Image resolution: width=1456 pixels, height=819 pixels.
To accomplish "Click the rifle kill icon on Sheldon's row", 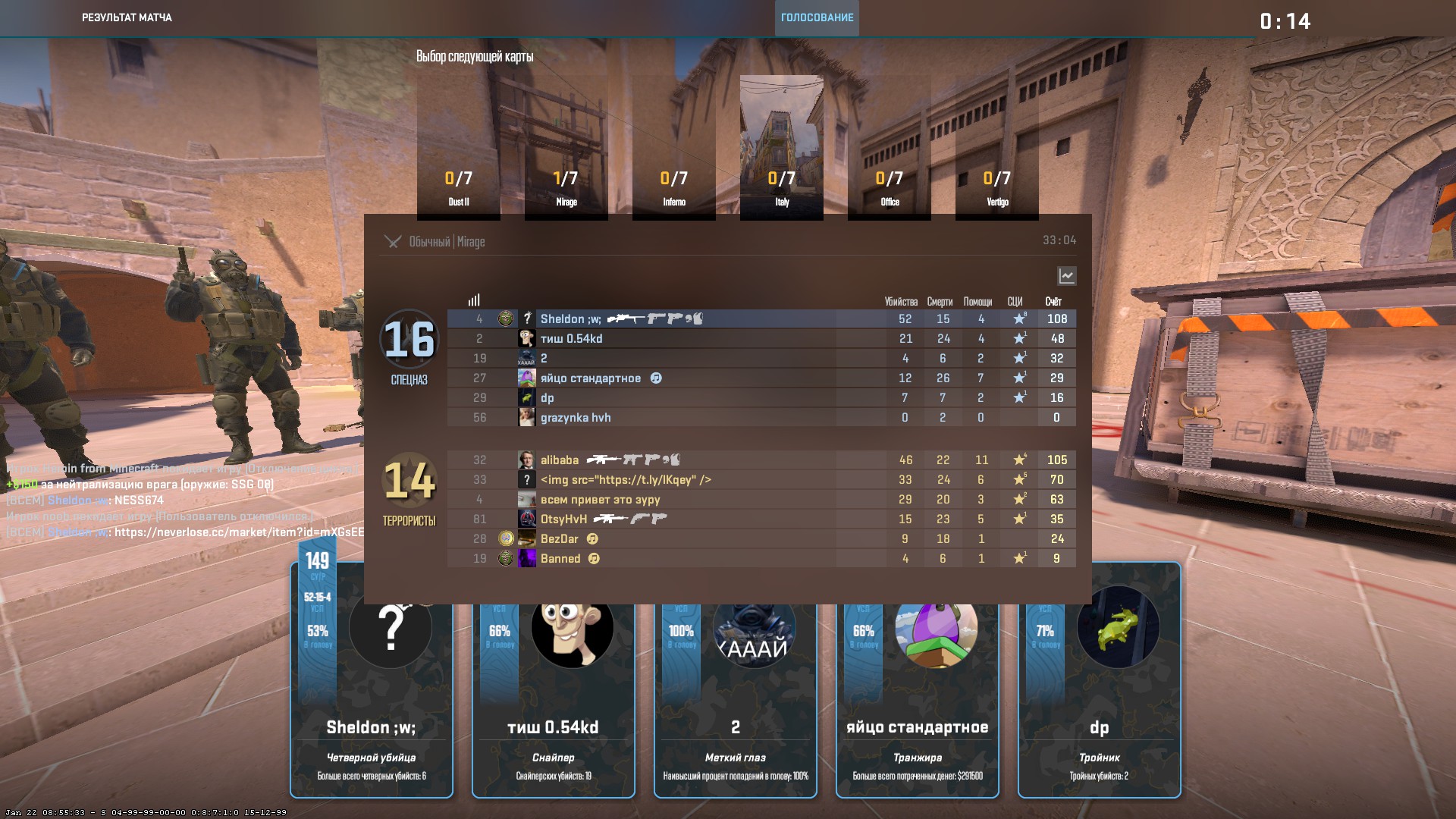I will pos(626,318).
